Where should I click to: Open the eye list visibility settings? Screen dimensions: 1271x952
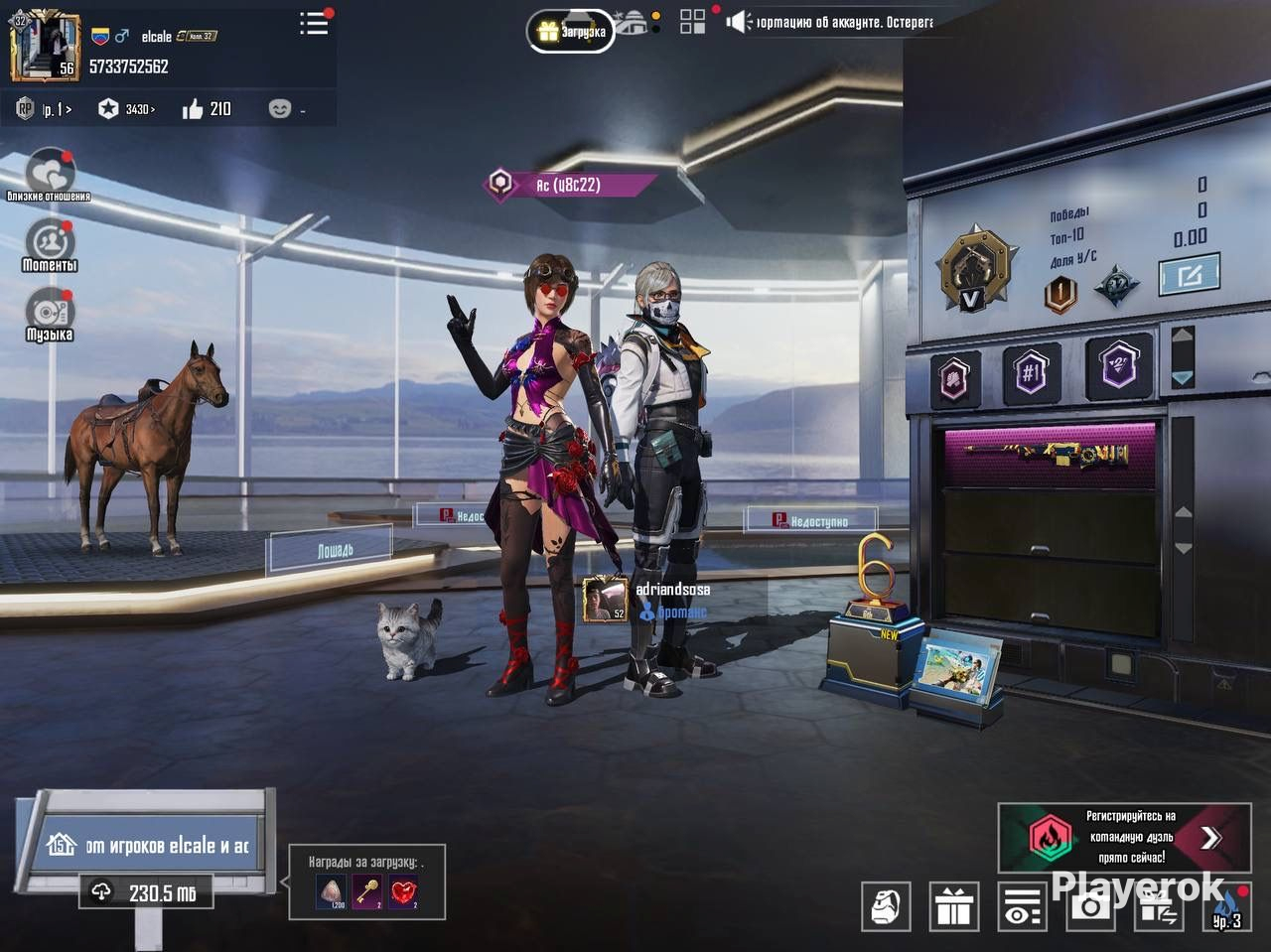point(1022,906)
